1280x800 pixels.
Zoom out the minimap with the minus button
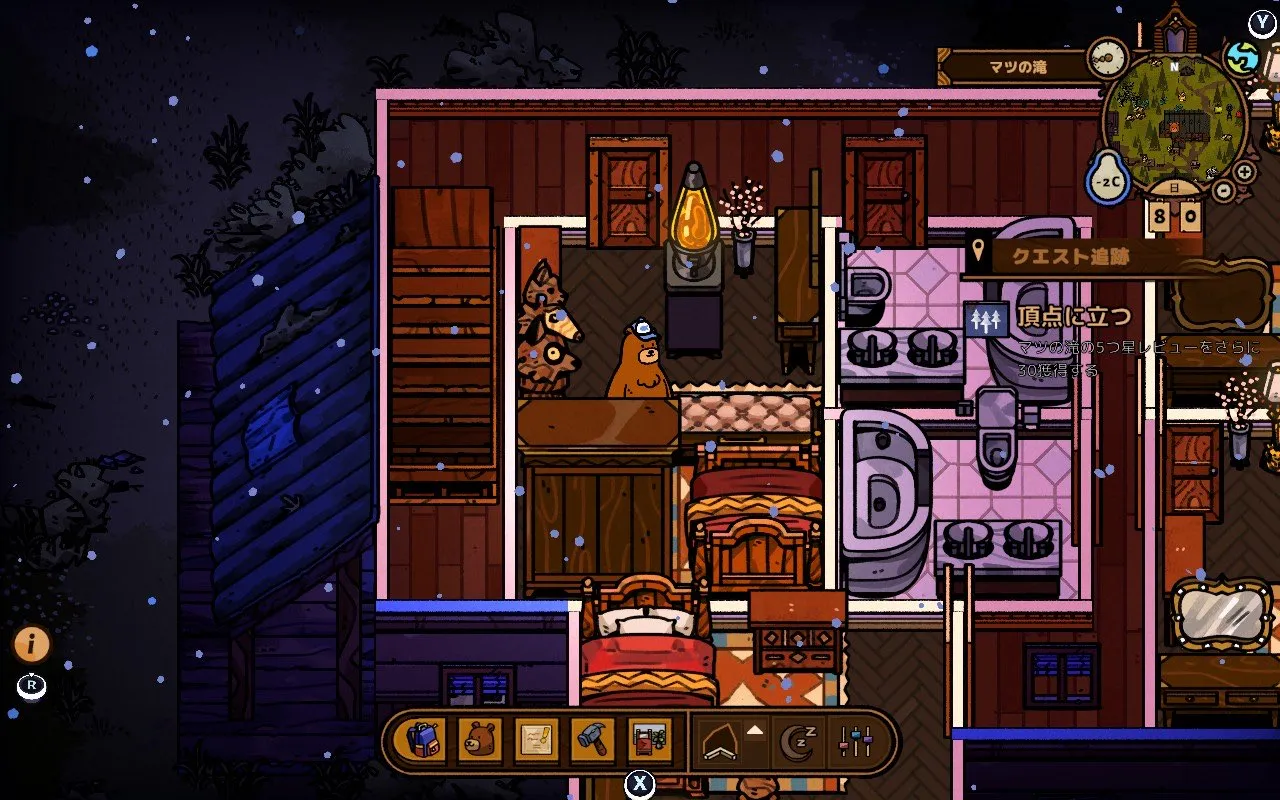(x=1224, y=188)
